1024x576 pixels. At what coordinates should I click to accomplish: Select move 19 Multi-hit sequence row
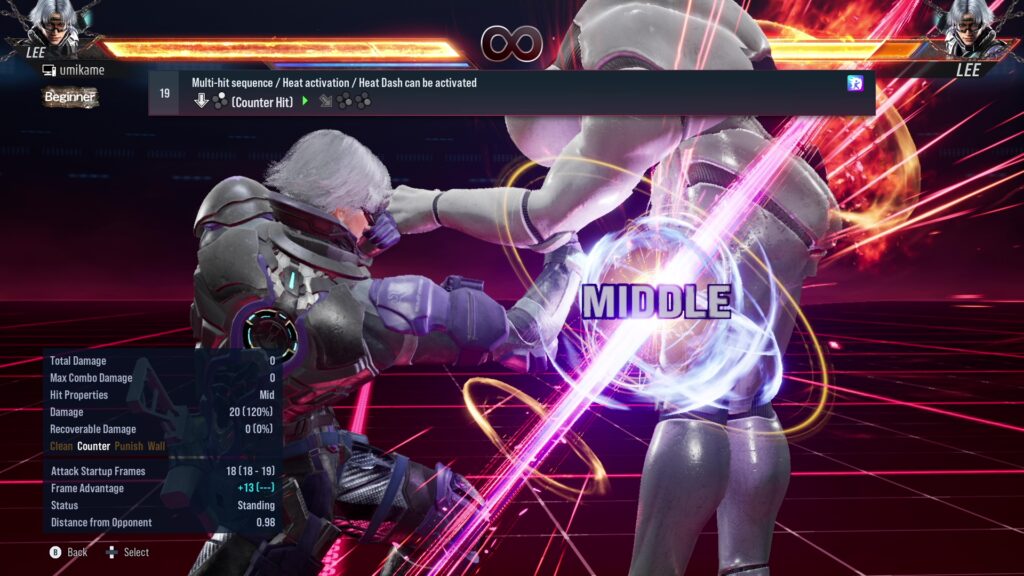511,92
